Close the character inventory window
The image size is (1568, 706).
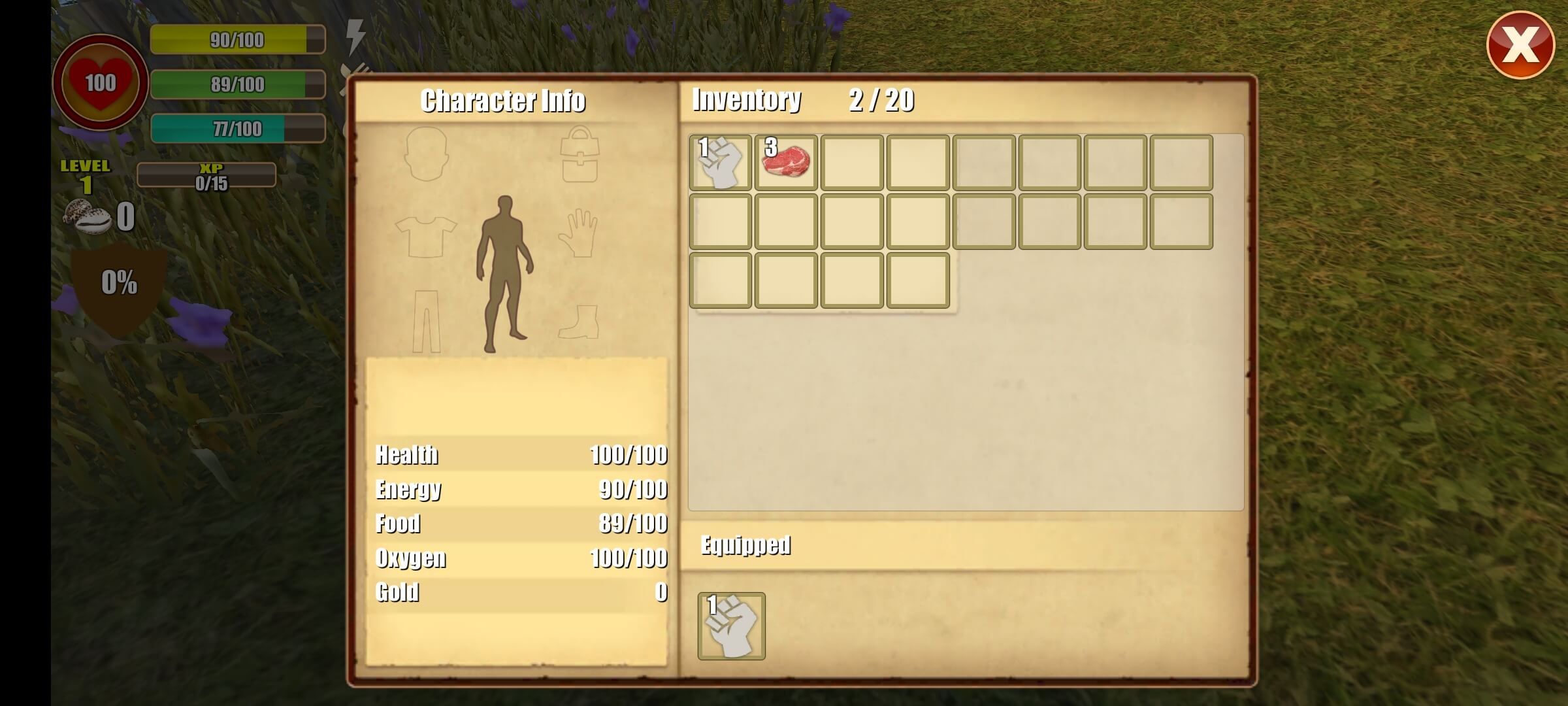1520,45
